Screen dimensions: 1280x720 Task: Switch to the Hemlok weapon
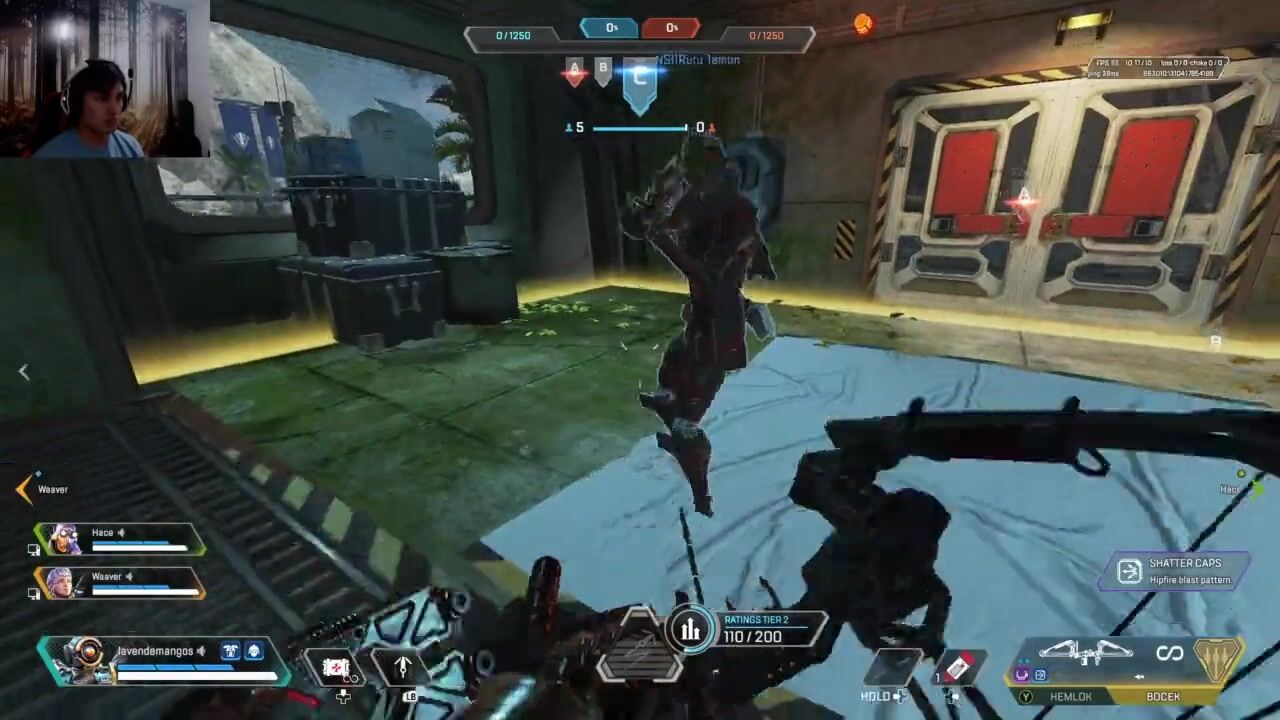point(1070,696)
